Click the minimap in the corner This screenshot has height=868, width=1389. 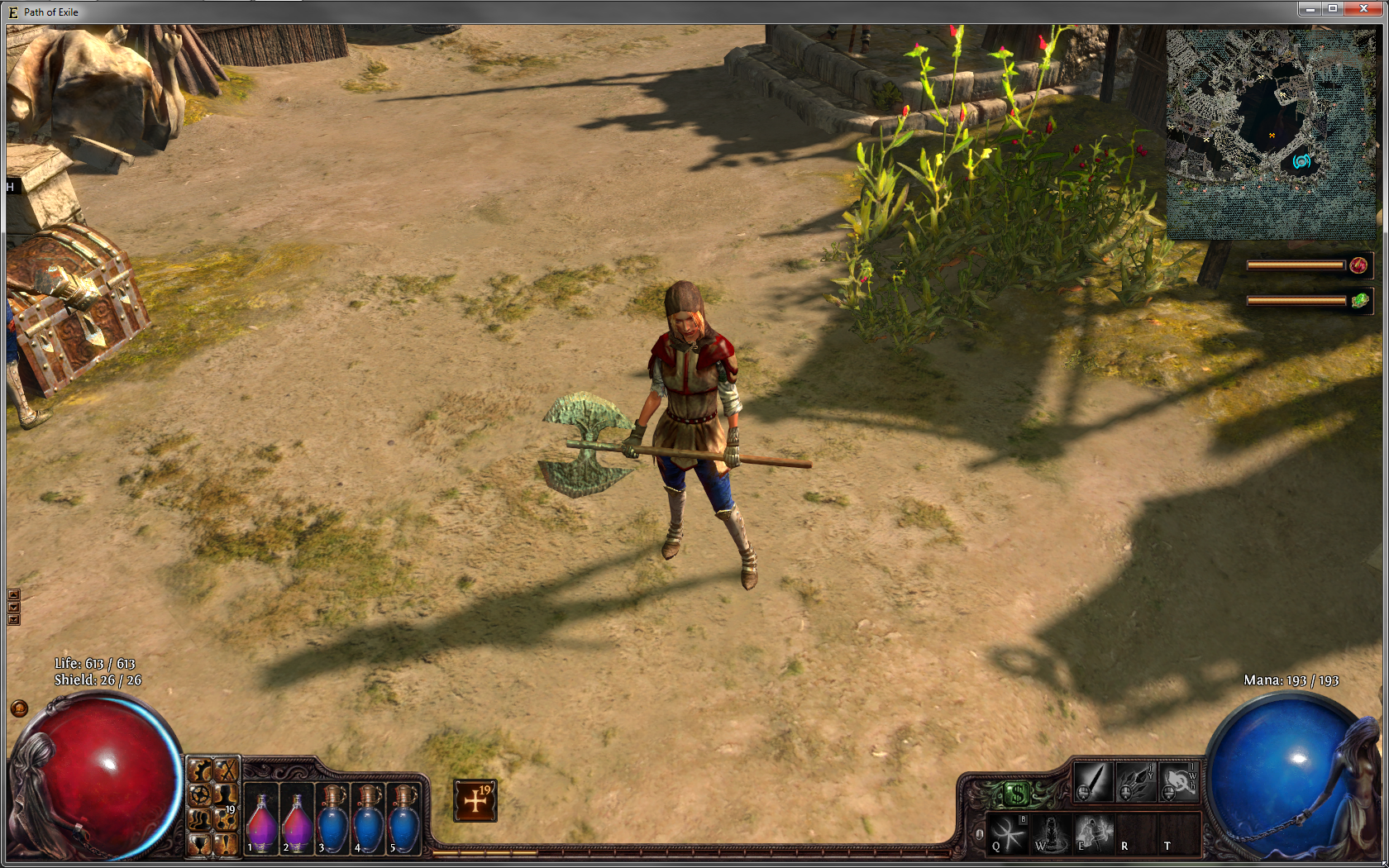(1271, 135)
